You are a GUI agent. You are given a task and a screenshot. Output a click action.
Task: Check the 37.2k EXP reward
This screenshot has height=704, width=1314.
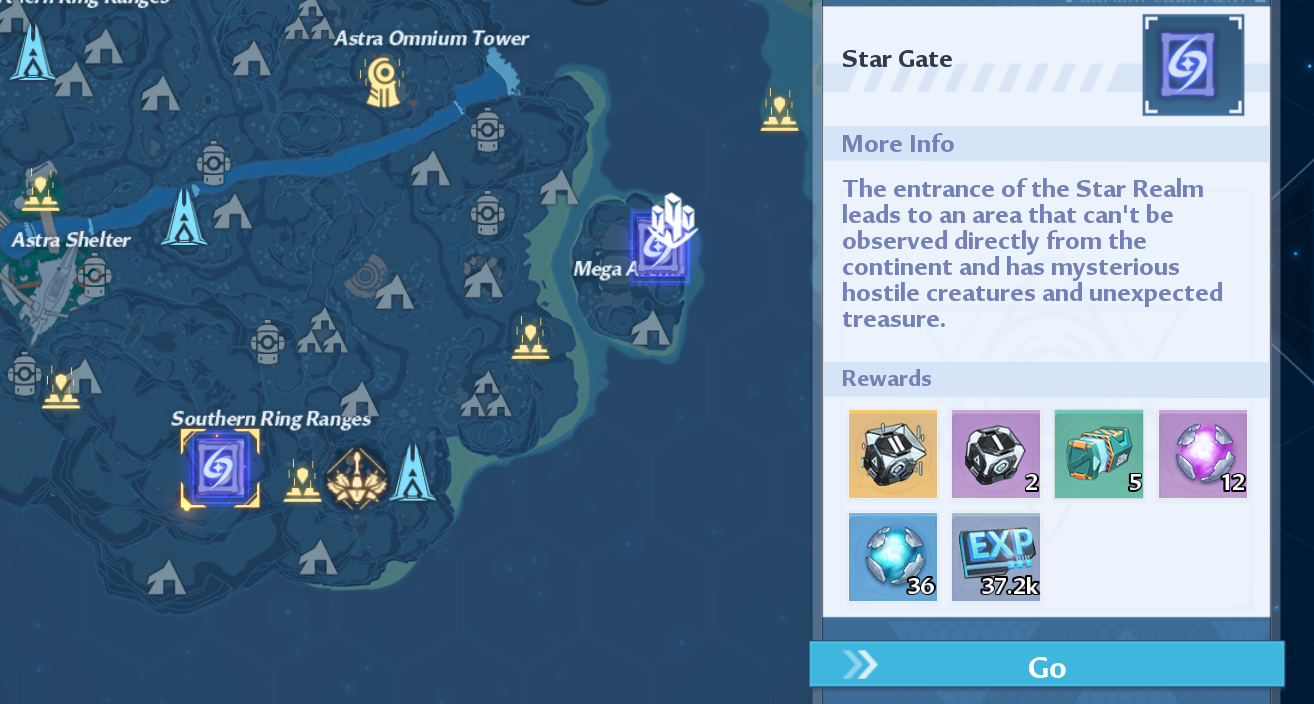pyautogui.click(x=995, y=556)
